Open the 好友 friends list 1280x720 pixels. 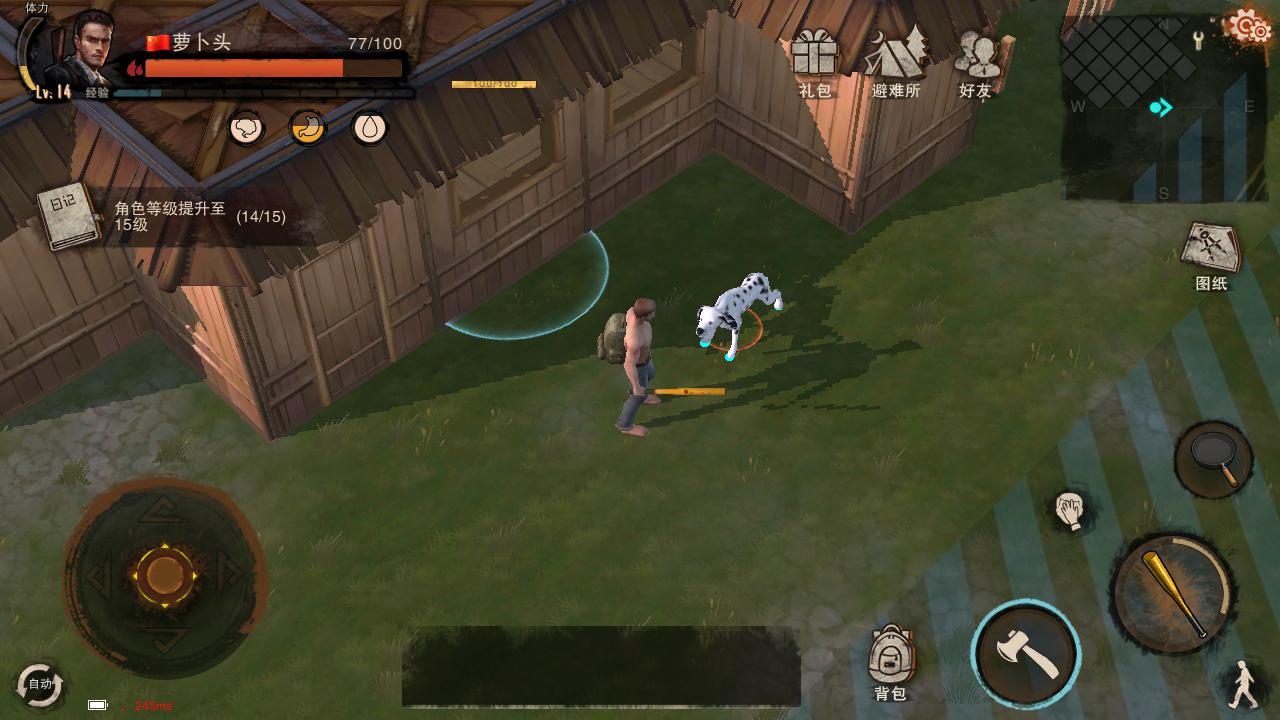(x=976, y=60)
